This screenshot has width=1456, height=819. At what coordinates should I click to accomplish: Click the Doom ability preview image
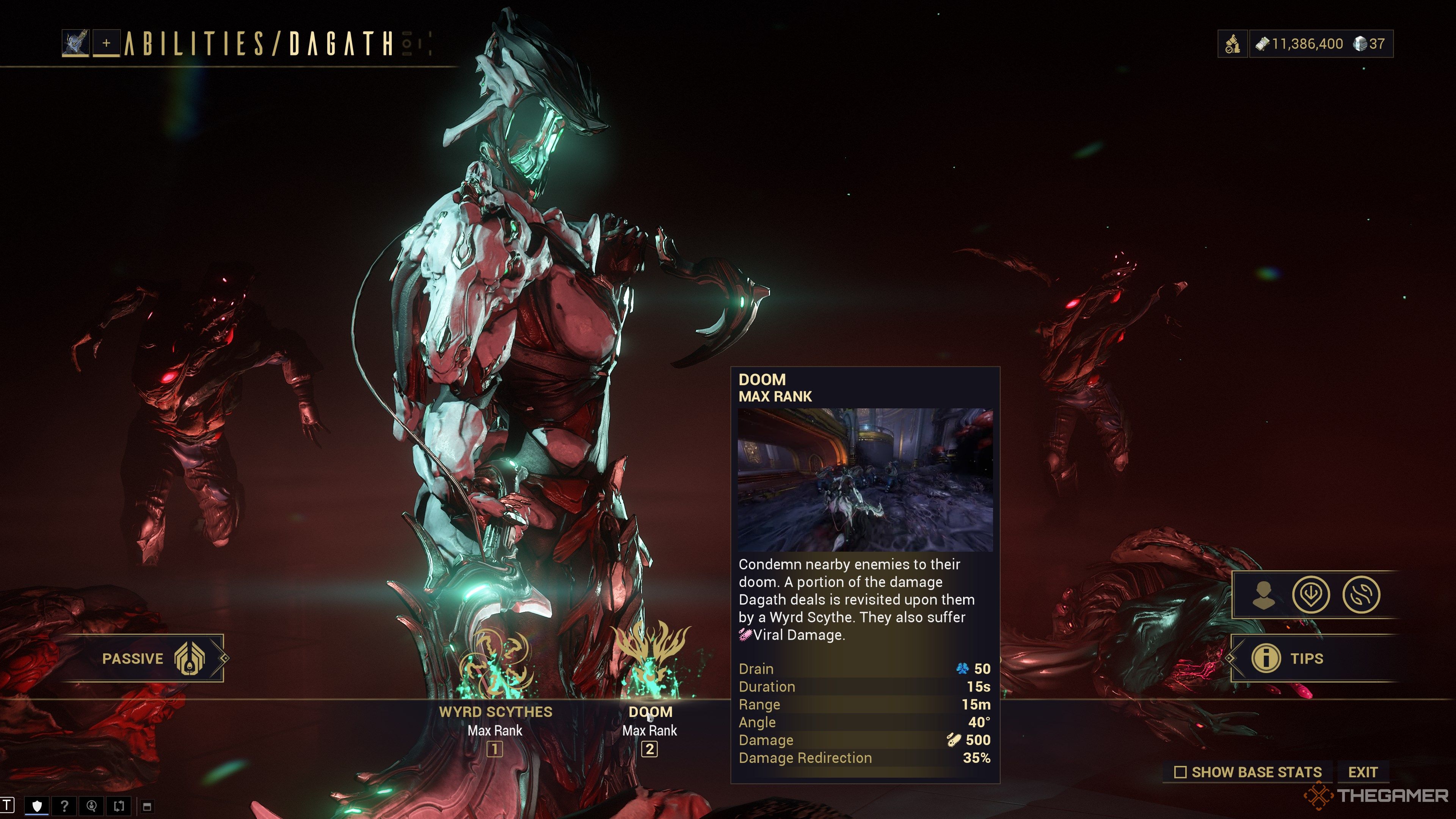pyautogui.click(x=865, y=480)
